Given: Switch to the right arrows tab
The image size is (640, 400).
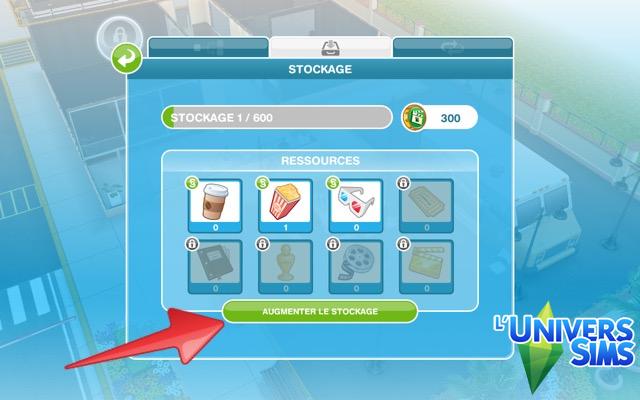Looking at the screenshot, I should (452, 47).
